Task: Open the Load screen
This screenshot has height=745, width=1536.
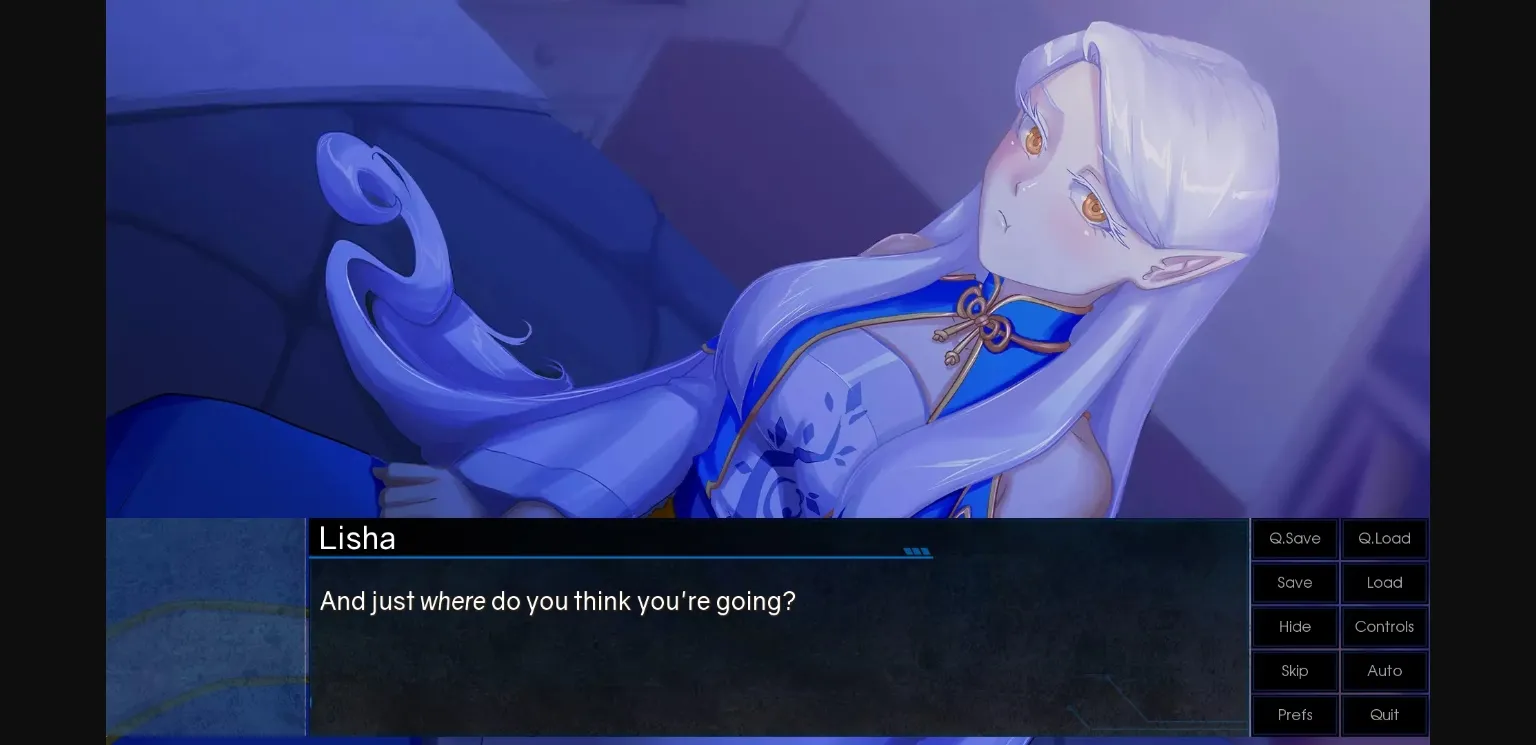Action: [x=1384, y=582]
